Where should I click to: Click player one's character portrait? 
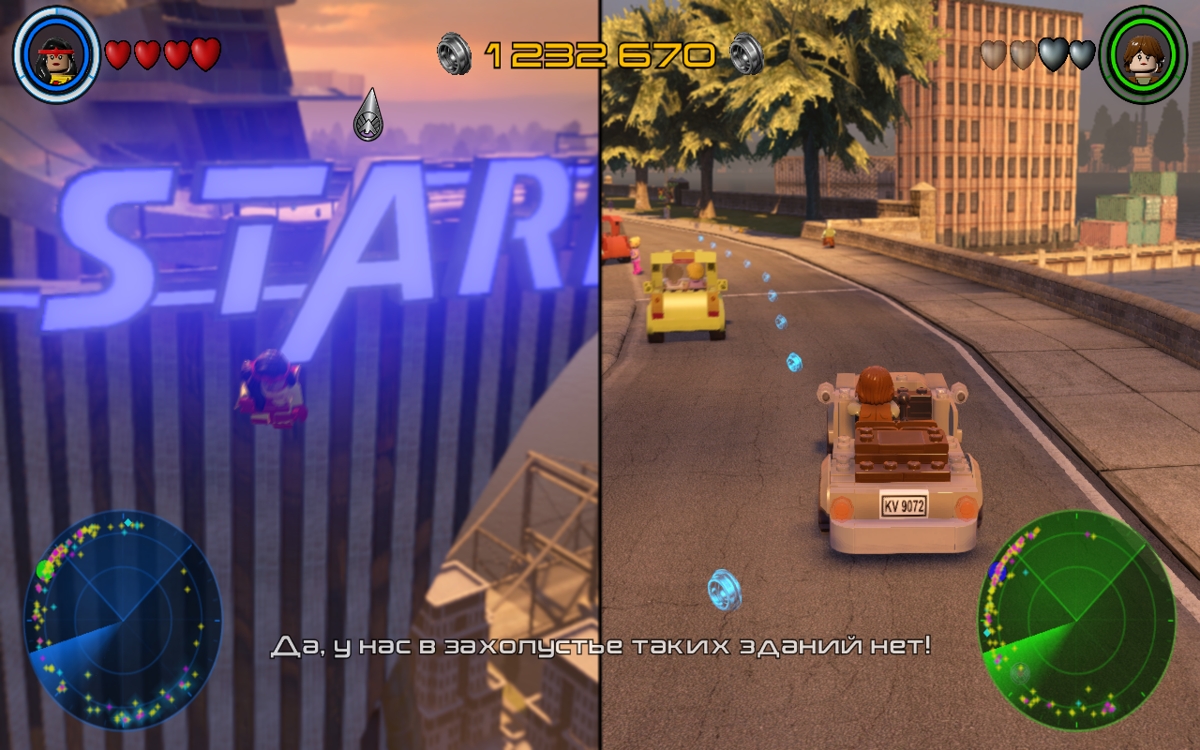(56, 55)
